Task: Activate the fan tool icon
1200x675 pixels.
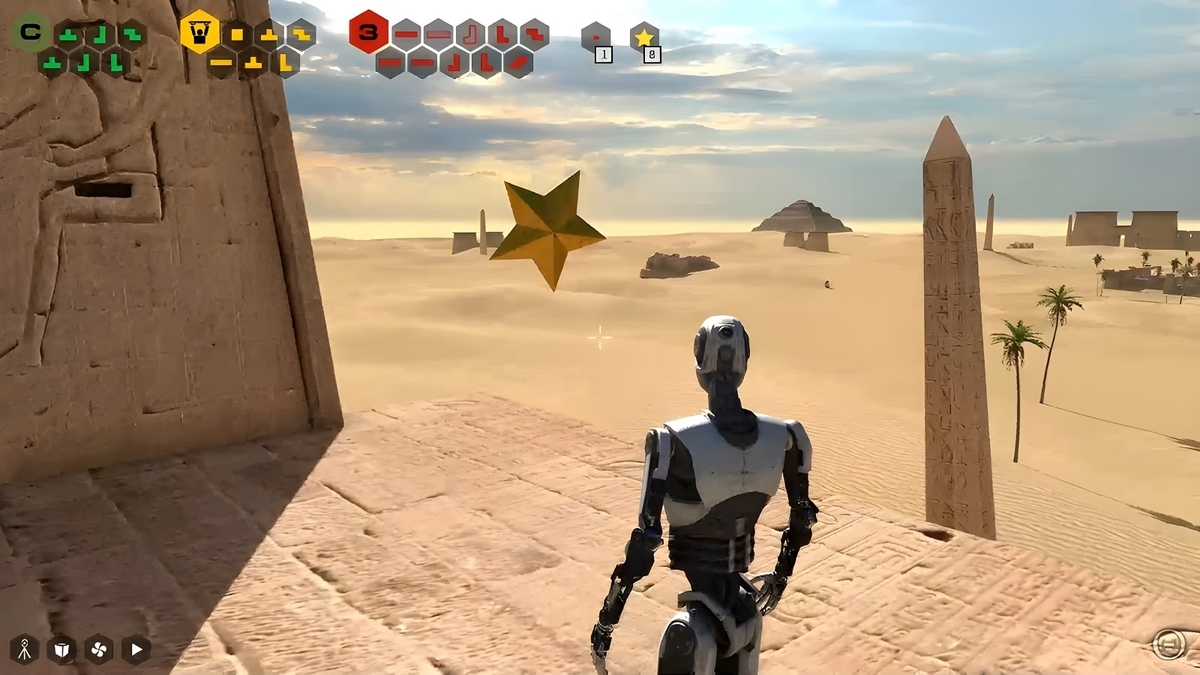Action: 98,649
